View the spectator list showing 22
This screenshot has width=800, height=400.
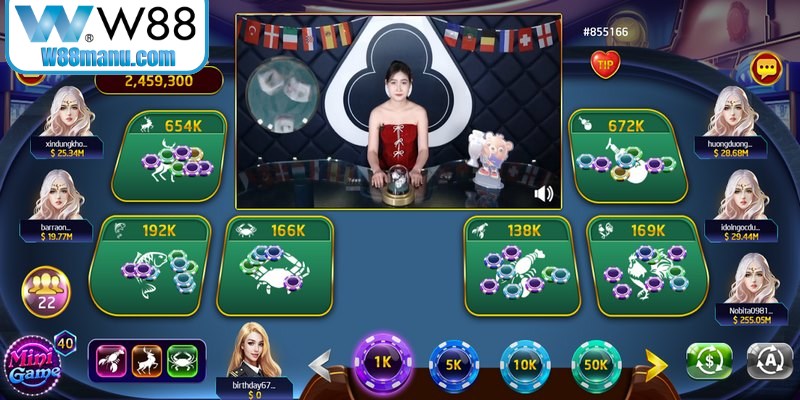(46, 291)
